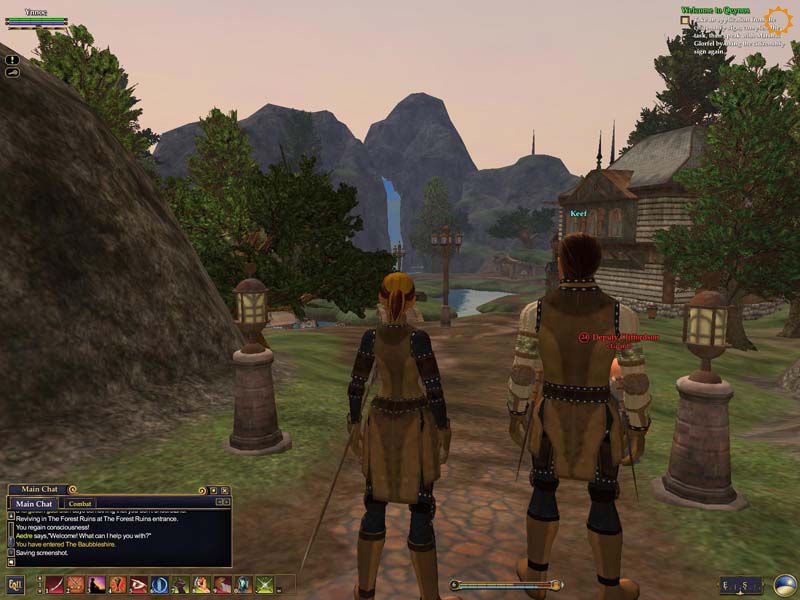Use the crossed swords ability in slot 2
Screen dimensions: 800x600
tap(76, 585)
